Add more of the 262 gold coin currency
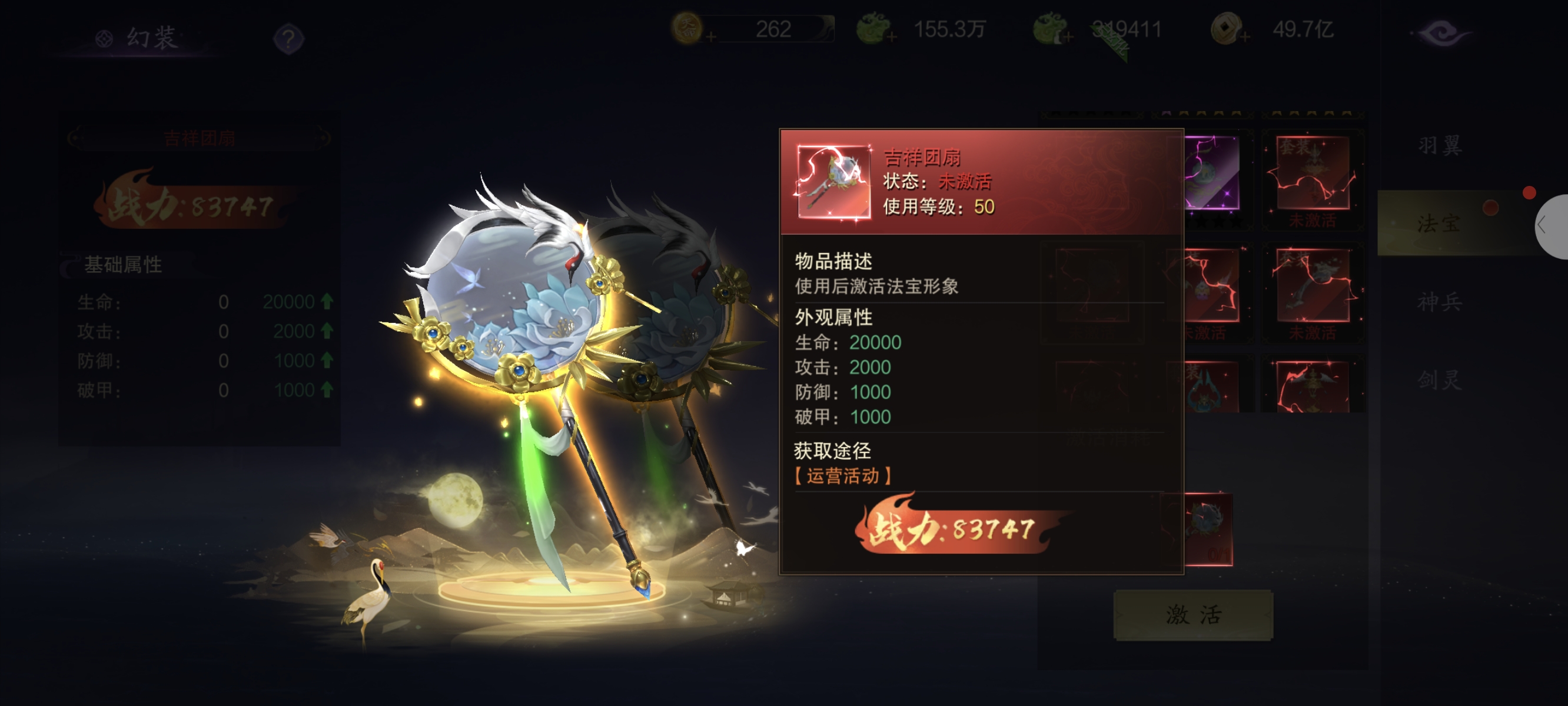This screenshot has height=706, width=1568. click(x=710, y=38)
